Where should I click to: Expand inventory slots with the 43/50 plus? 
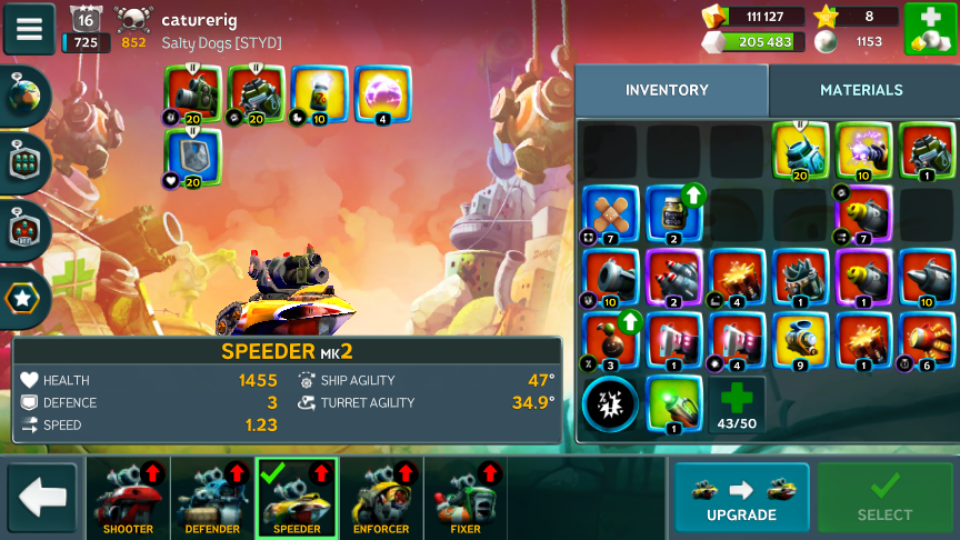(738, 405)
